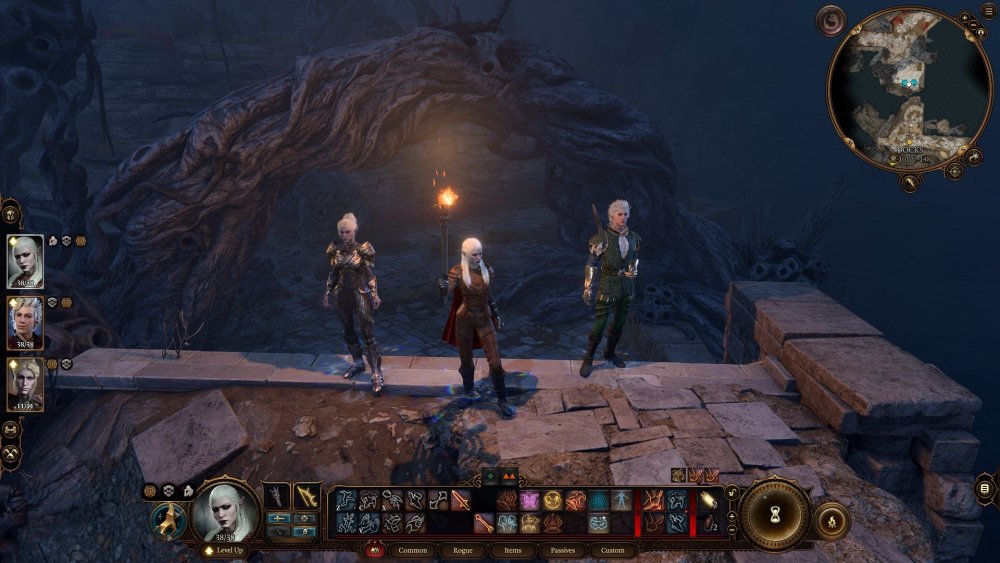1000x563 pixels.
Task: Switch to the Custom hotbar tab
Action: [613, 550]
